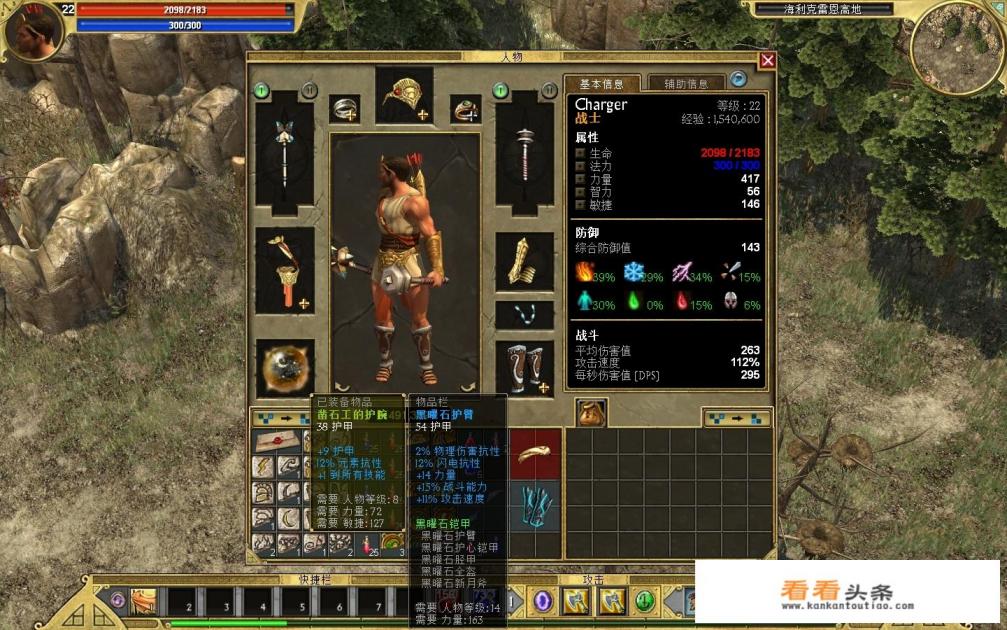The image size is (1007, 630).
Task: Select the equipped golden helmet slot
Action: 404,97
